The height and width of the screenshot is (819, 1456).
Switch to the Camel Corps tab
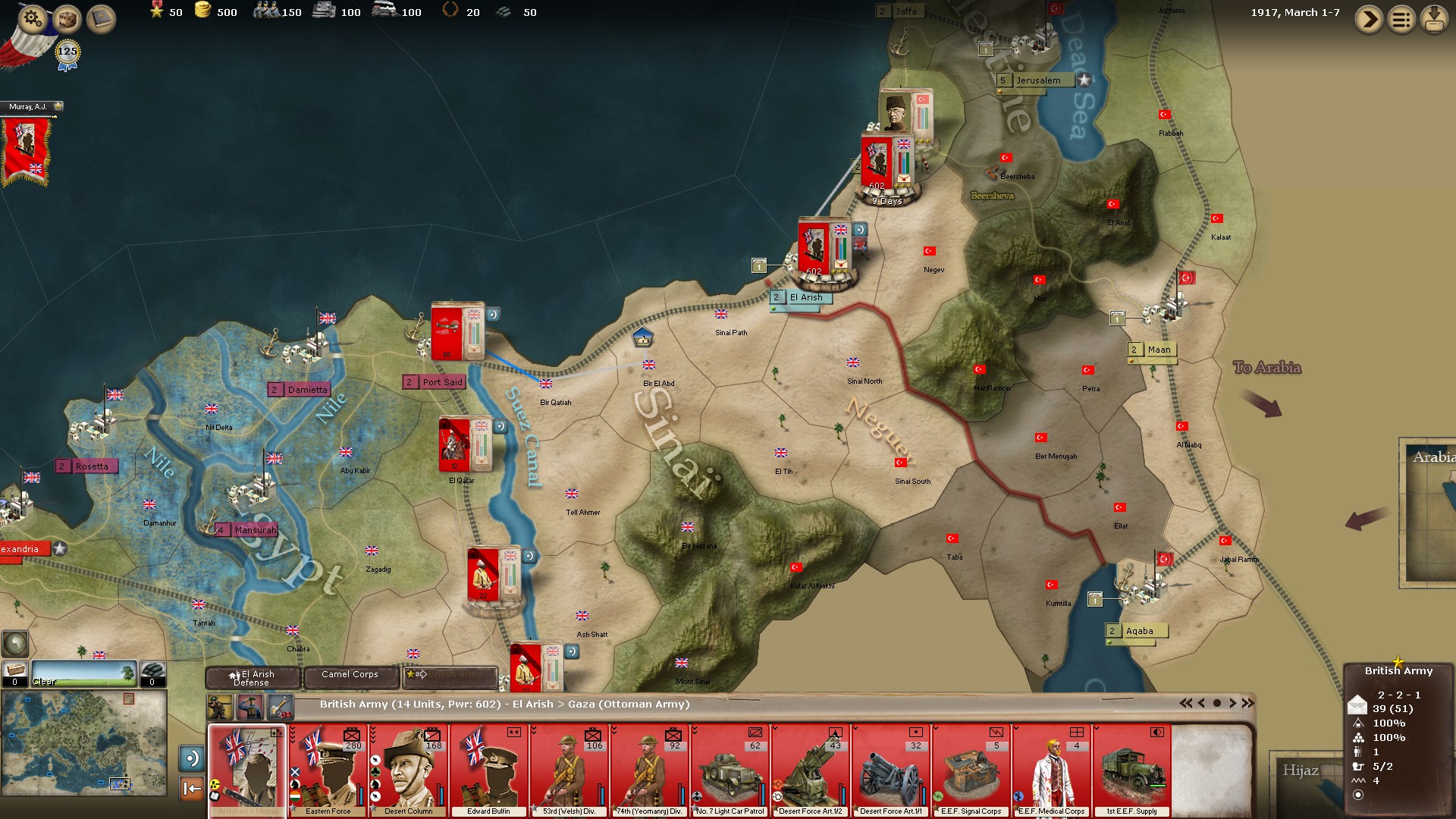coord(350,674)
